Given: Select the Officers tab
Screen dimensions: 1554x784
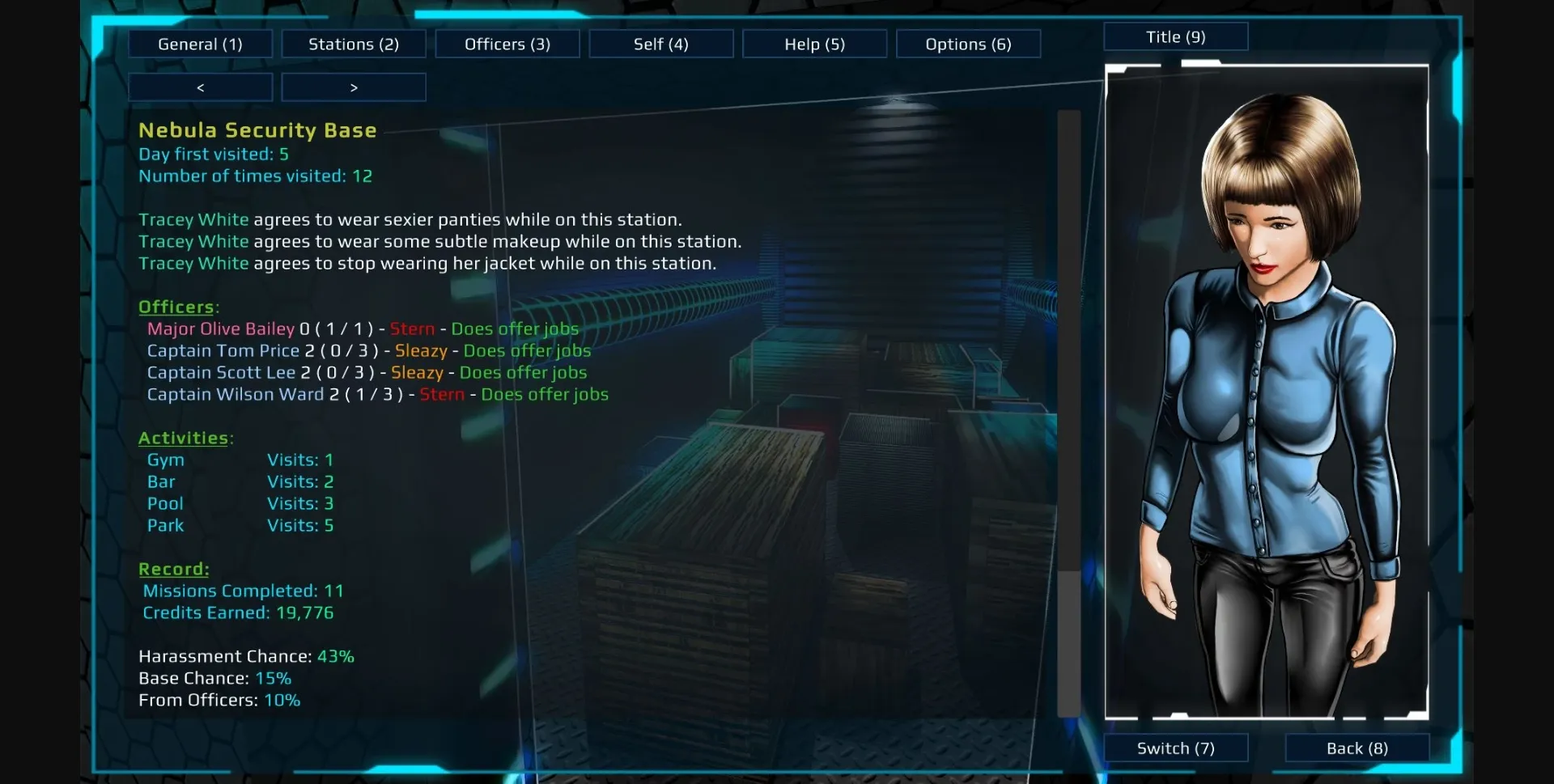Looking at the screenshot, I should [x=507, y=44].
